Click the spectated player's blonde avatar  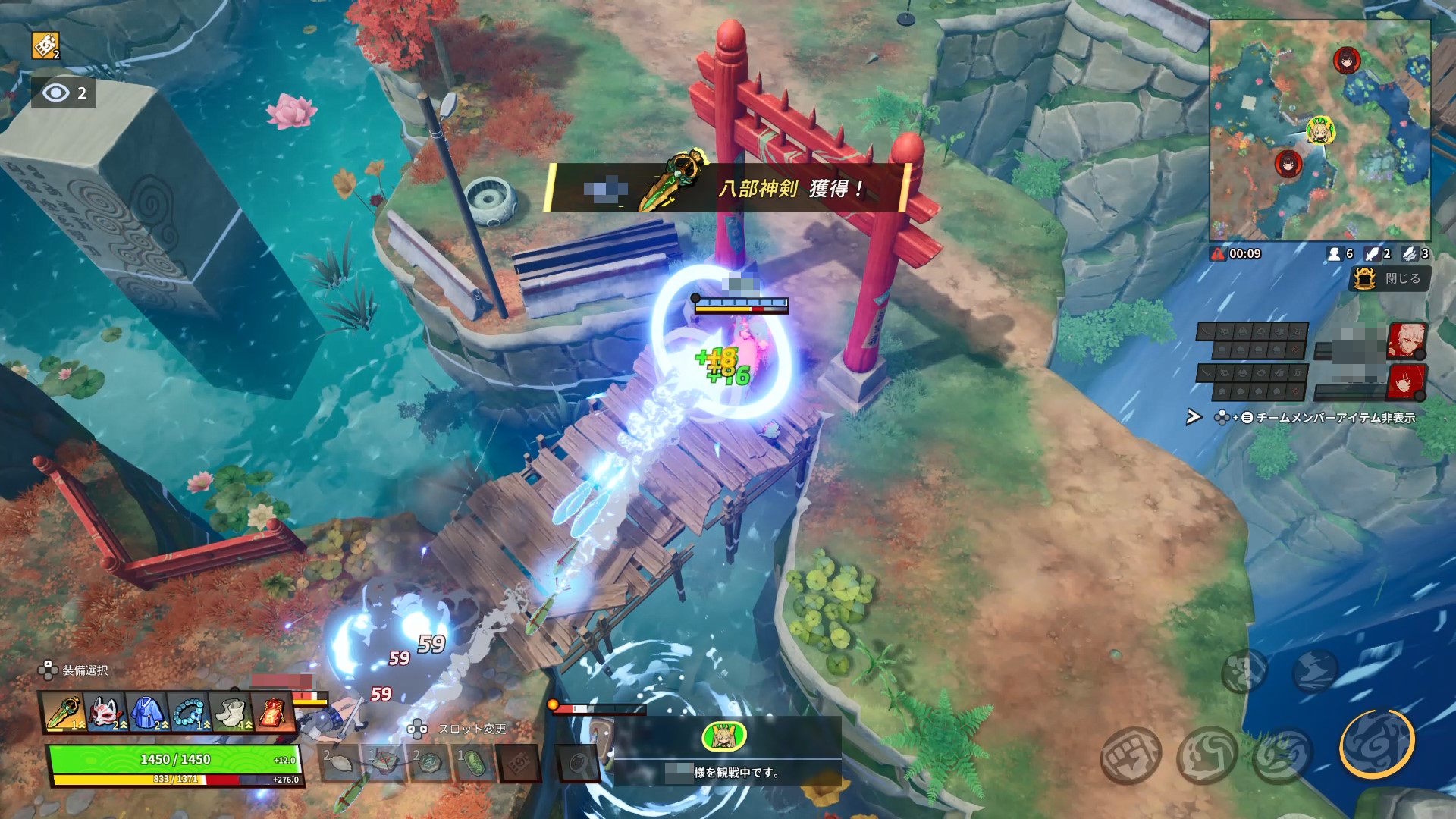click(x=724, y=736)
